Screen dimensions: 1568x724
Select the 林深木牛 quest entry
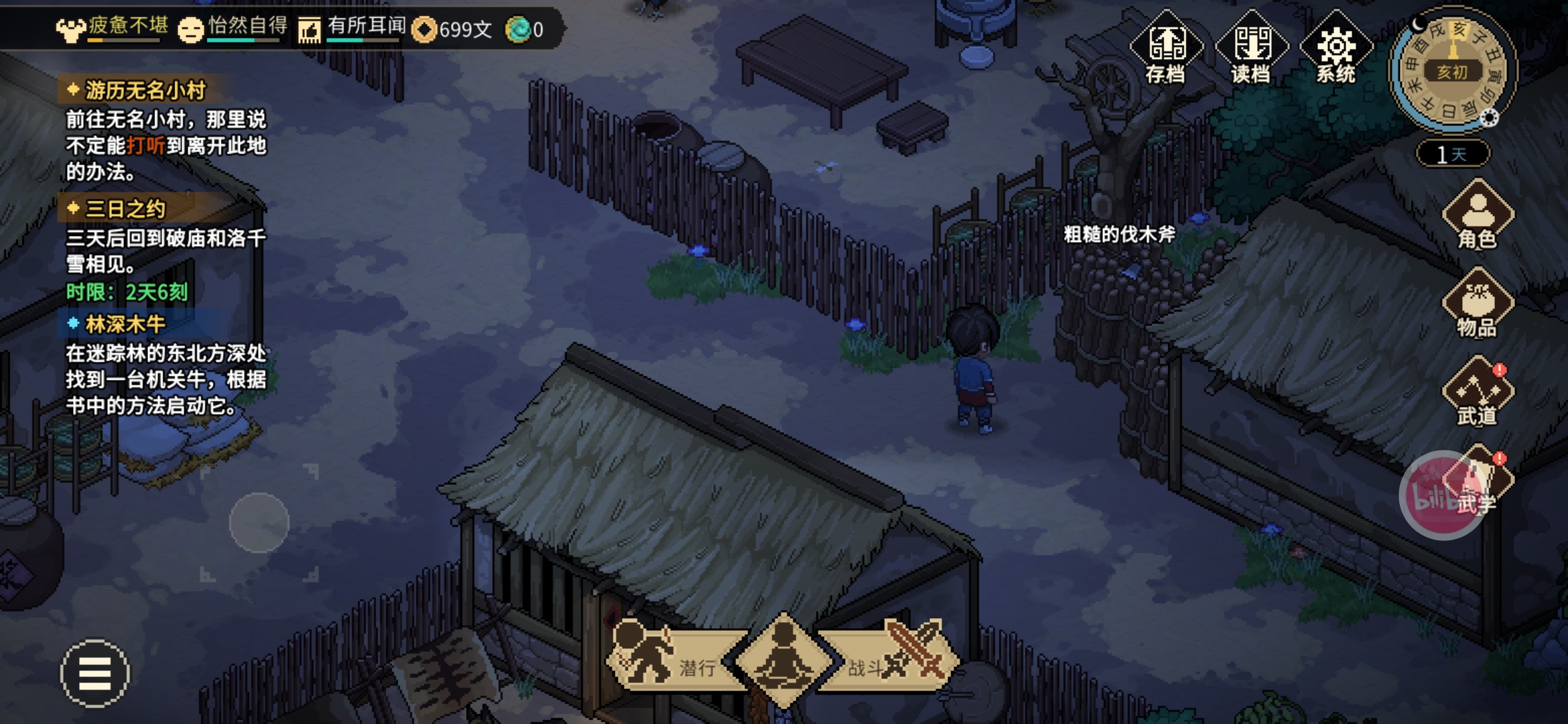(125, 324)
